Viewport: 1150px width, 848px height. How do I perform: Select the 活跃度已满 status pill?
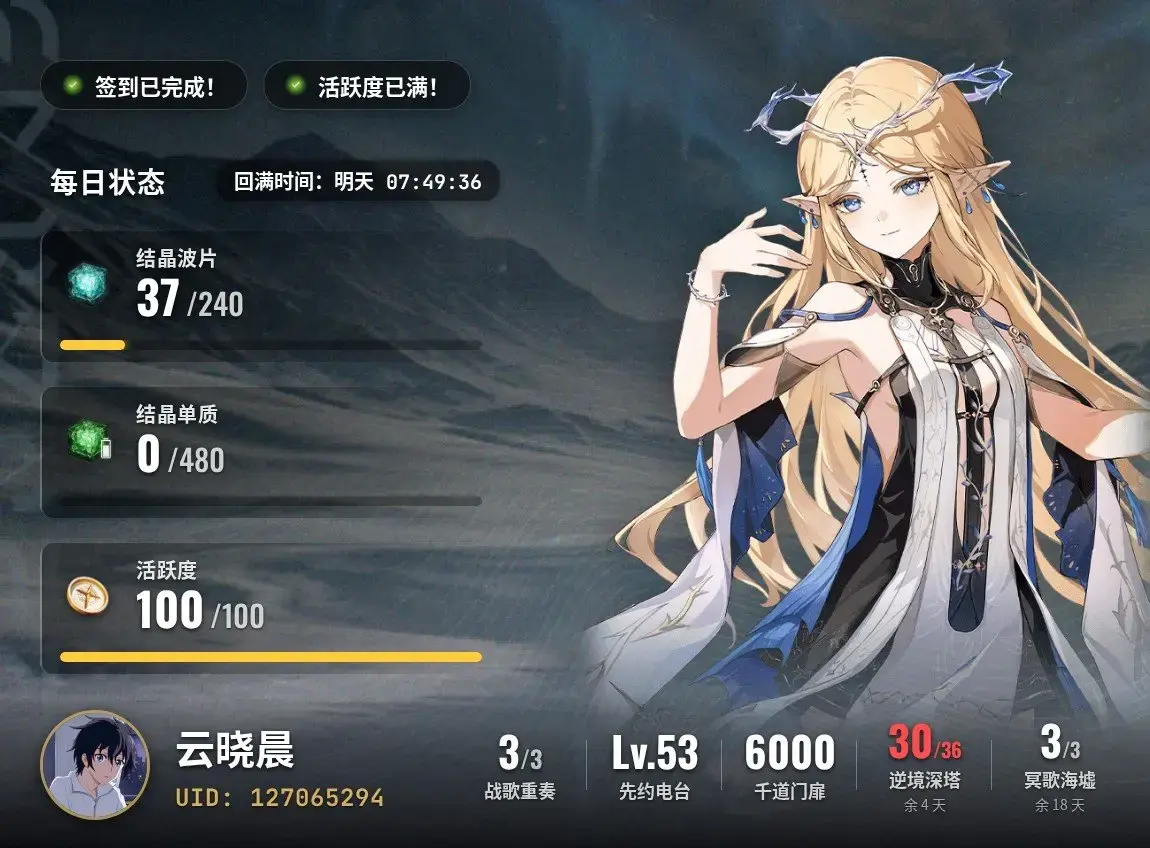point(366,87)
